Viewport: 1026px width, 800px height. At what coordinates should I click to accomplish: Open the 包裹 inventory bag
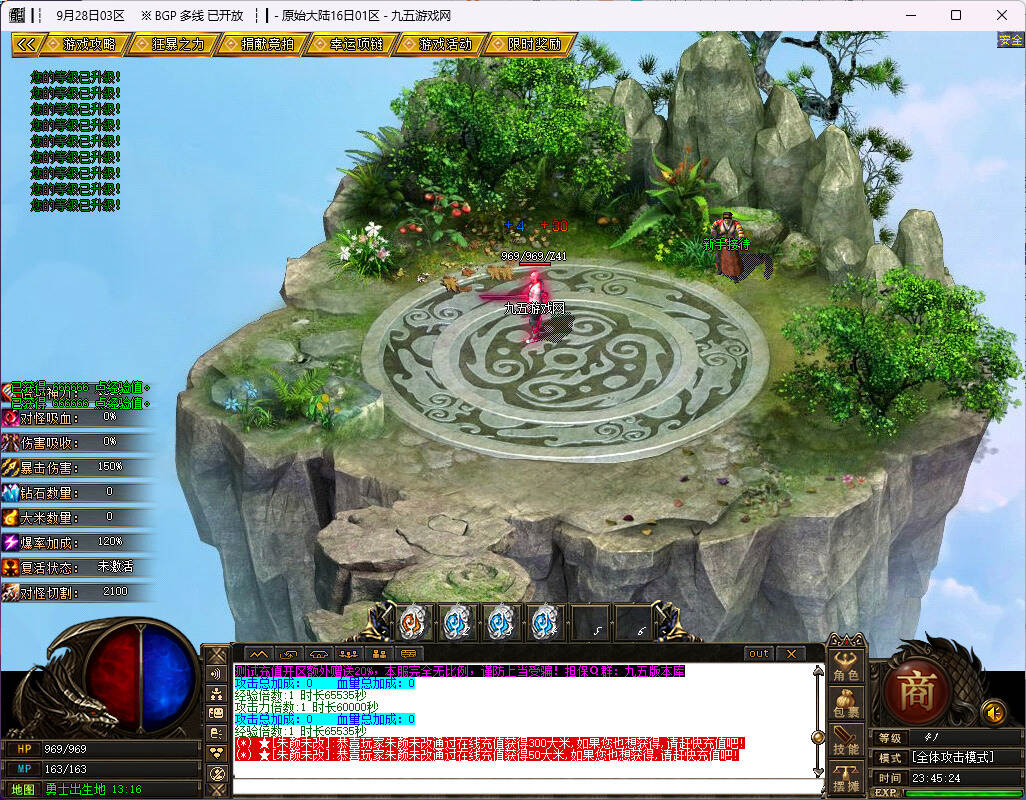(x=846, y=705)
